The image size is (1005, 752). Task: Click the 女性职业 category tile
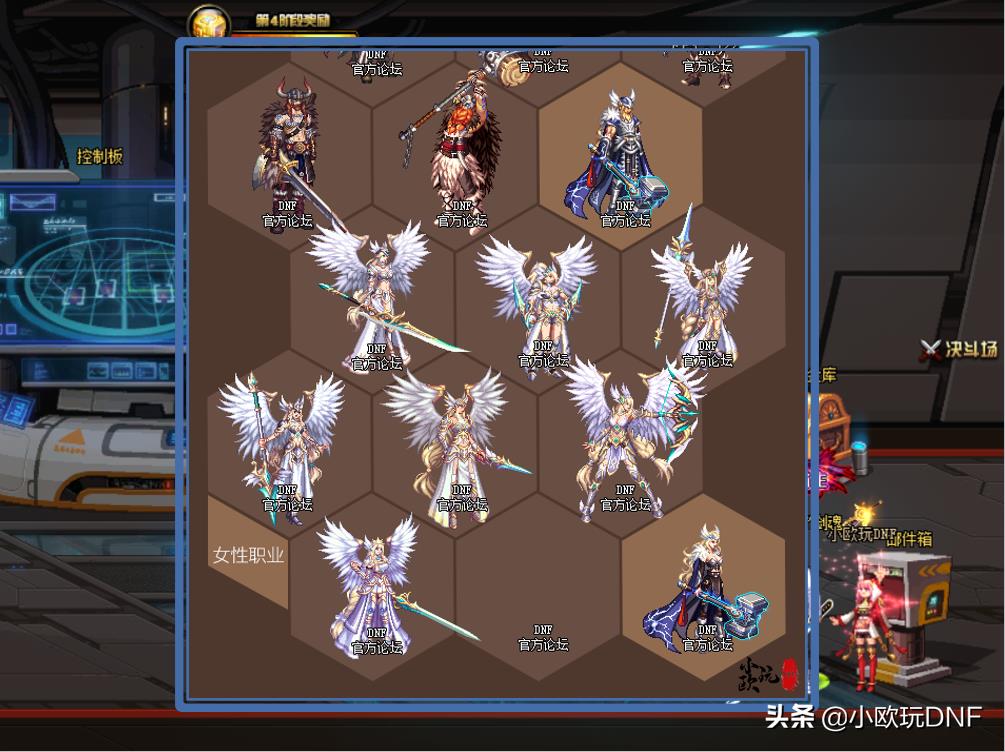pyautogui.click(x=248, y=555)
